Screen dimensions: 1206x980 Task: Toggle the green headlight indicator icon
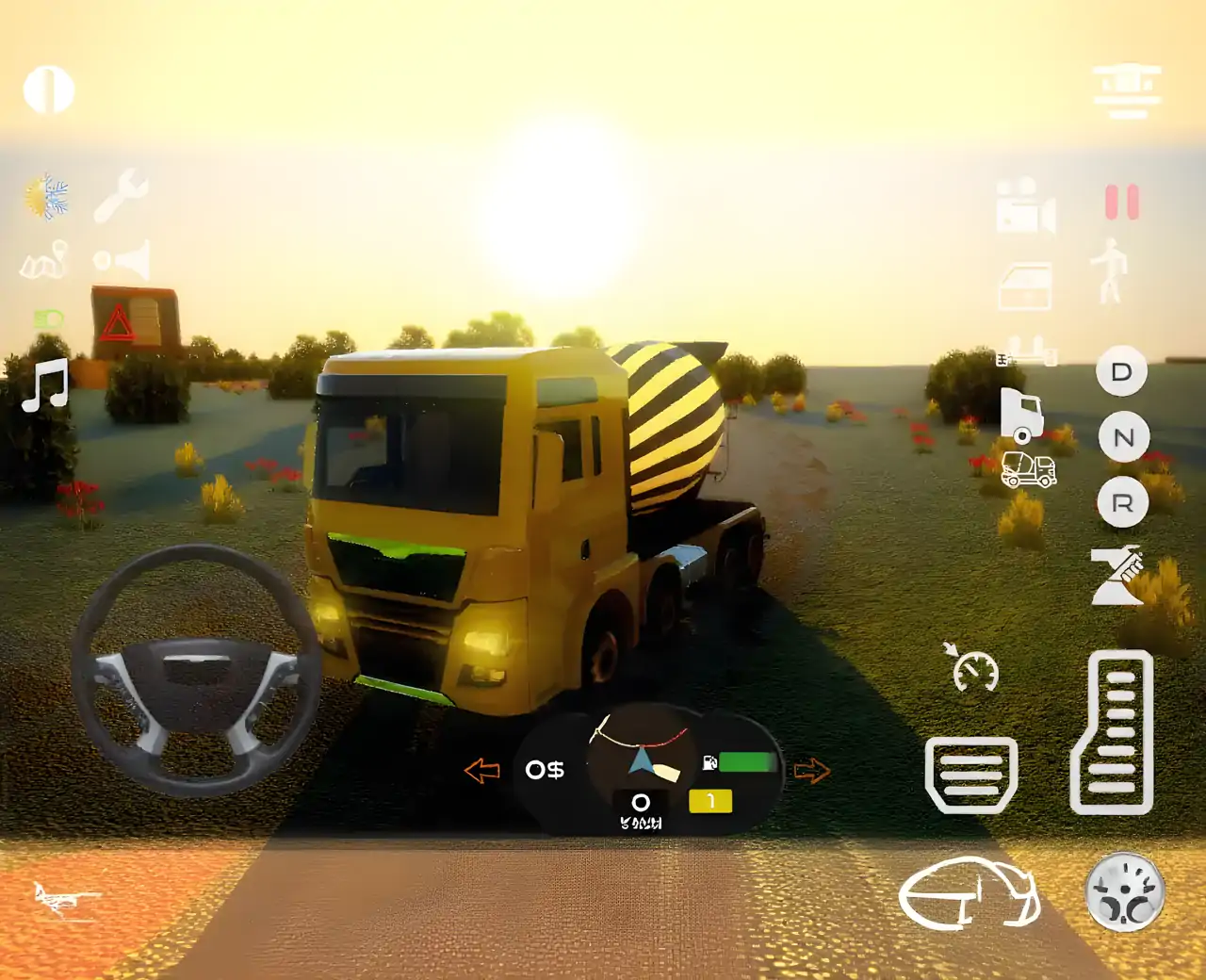(48, 319)
